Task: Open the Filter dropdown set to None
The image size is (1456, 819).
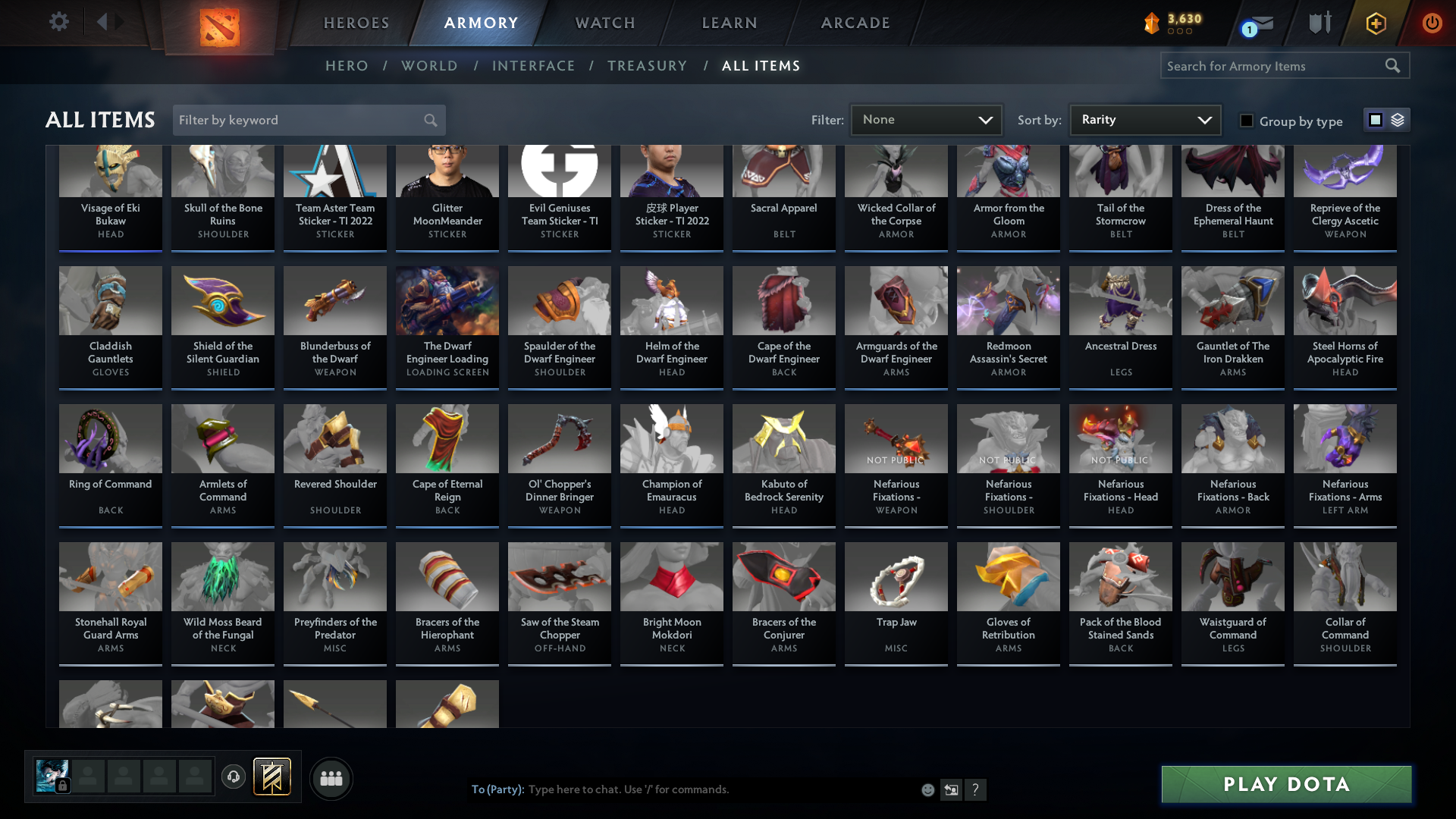Action: tap(925, 119)
